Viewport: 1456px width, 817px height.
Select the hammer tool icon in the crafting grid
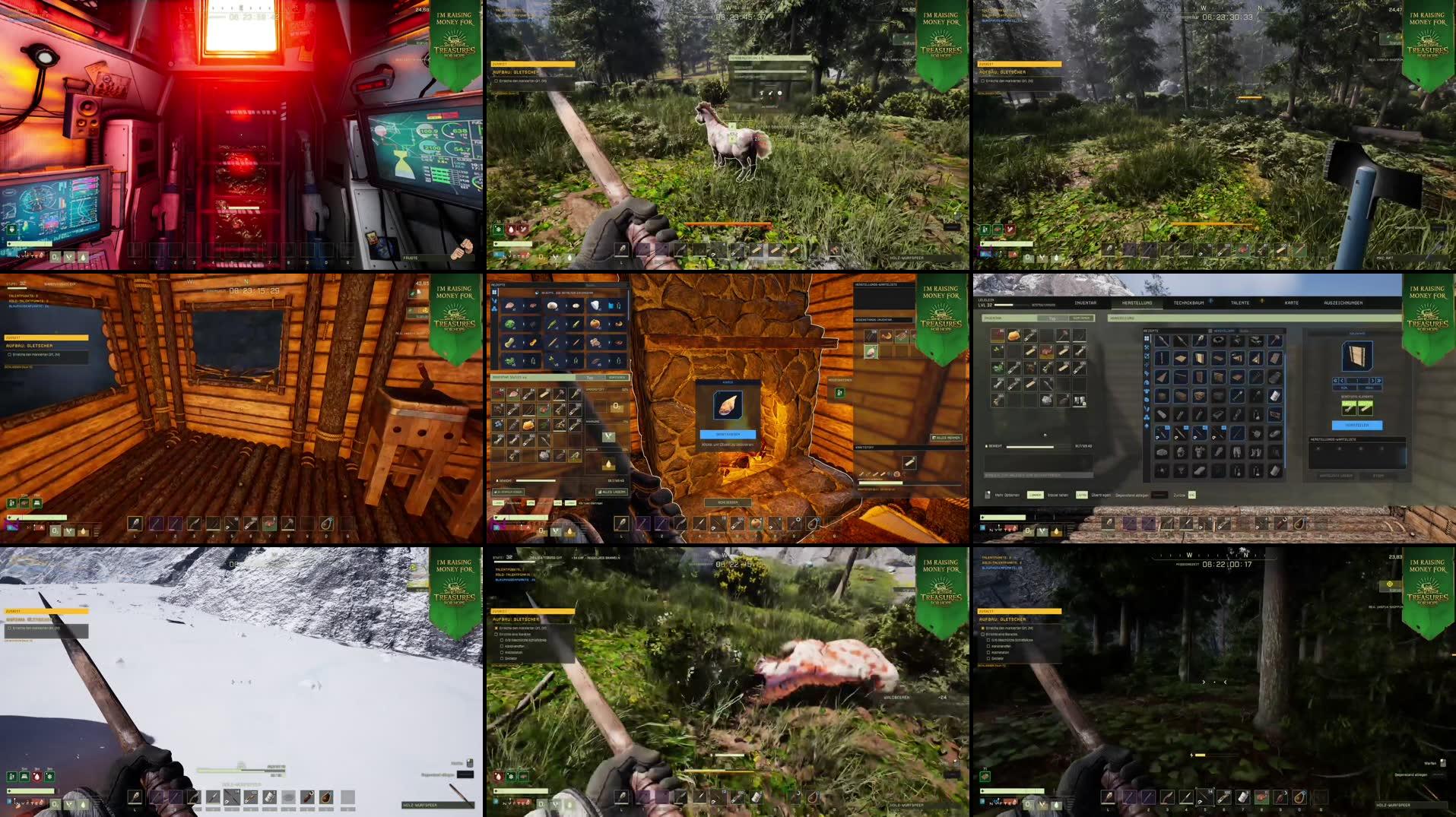[1276, 340]
